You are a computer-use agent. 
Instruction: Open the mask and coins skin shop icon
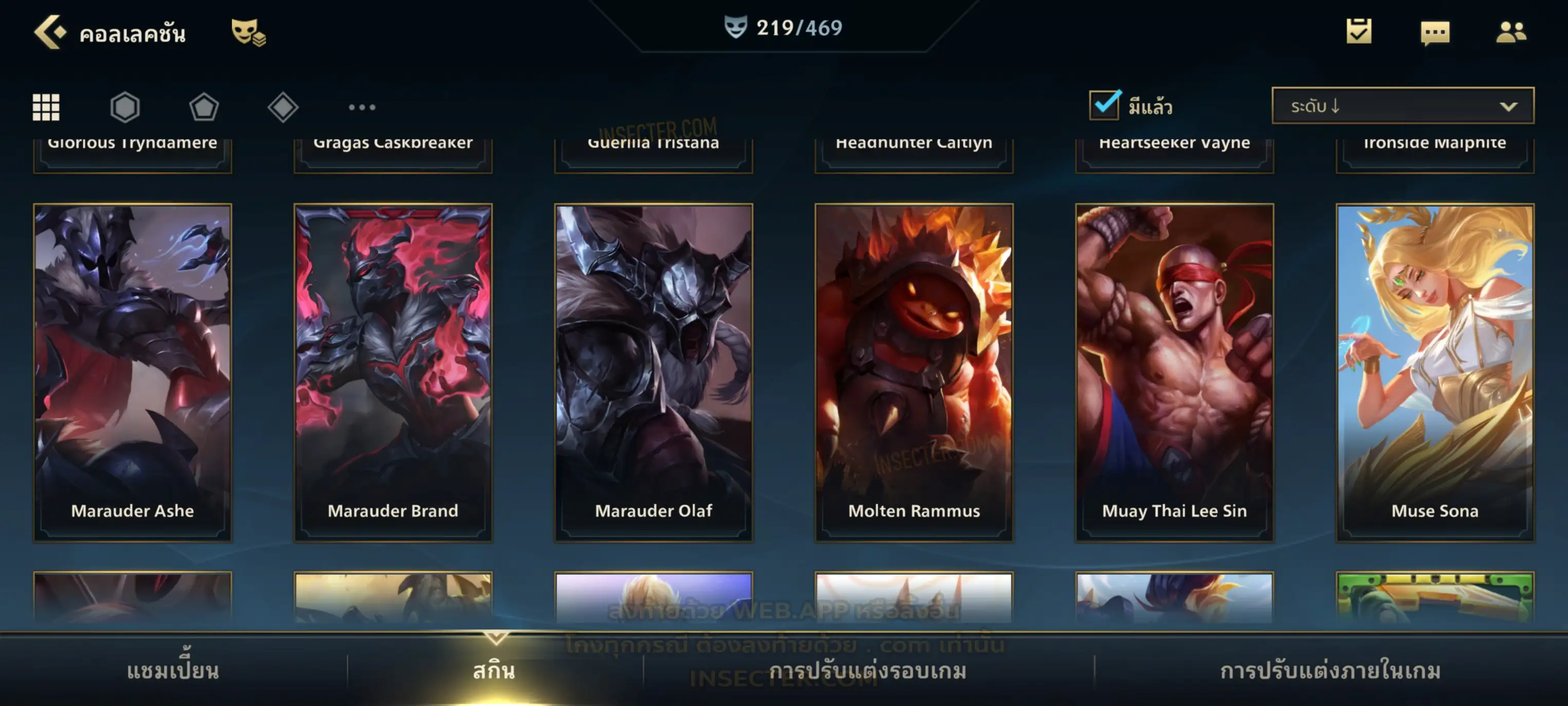[248, 32]
